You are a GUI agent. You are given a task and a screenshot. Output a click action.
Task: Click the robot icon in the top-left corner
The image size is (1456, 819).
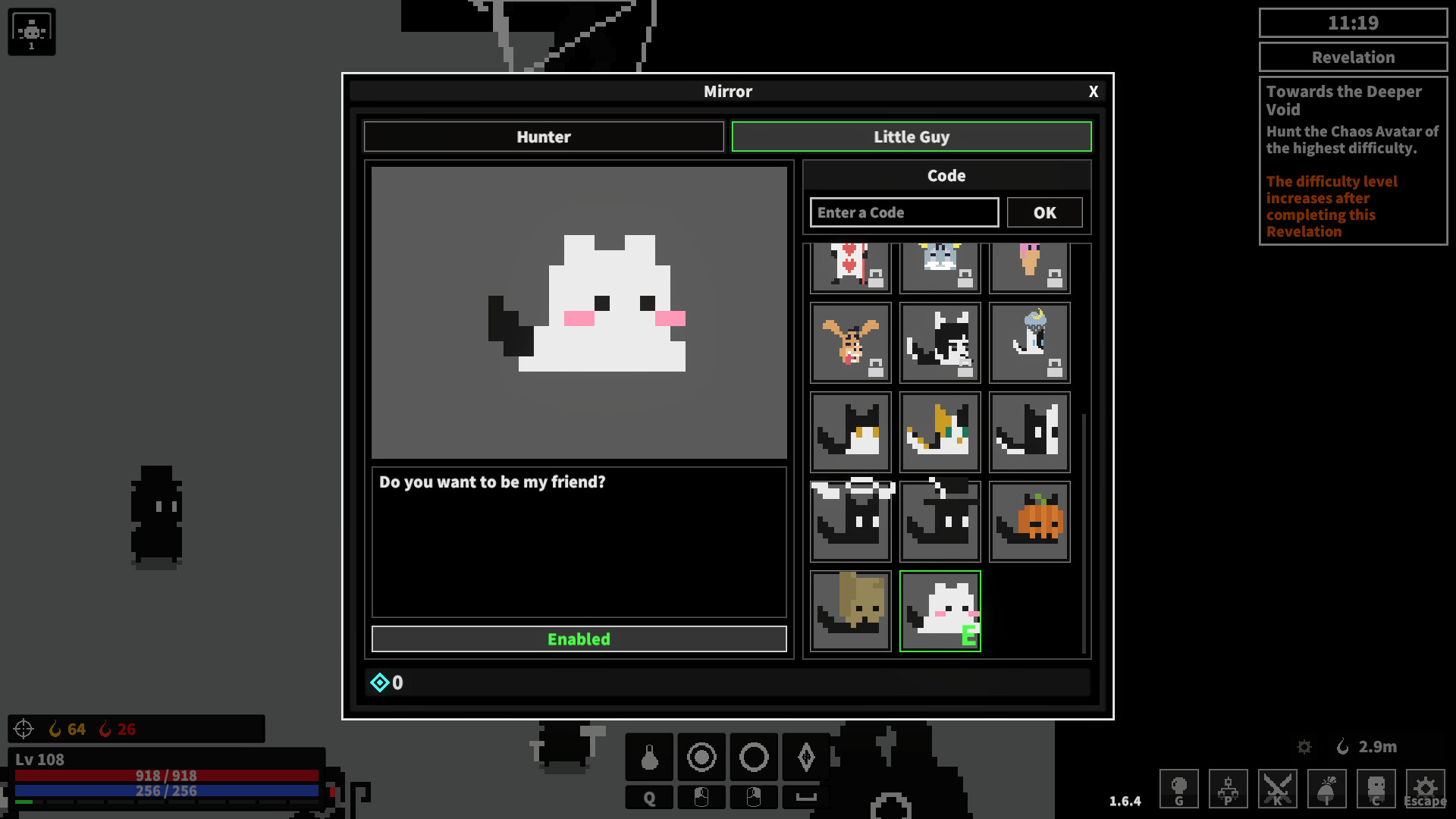coord(31,31)
